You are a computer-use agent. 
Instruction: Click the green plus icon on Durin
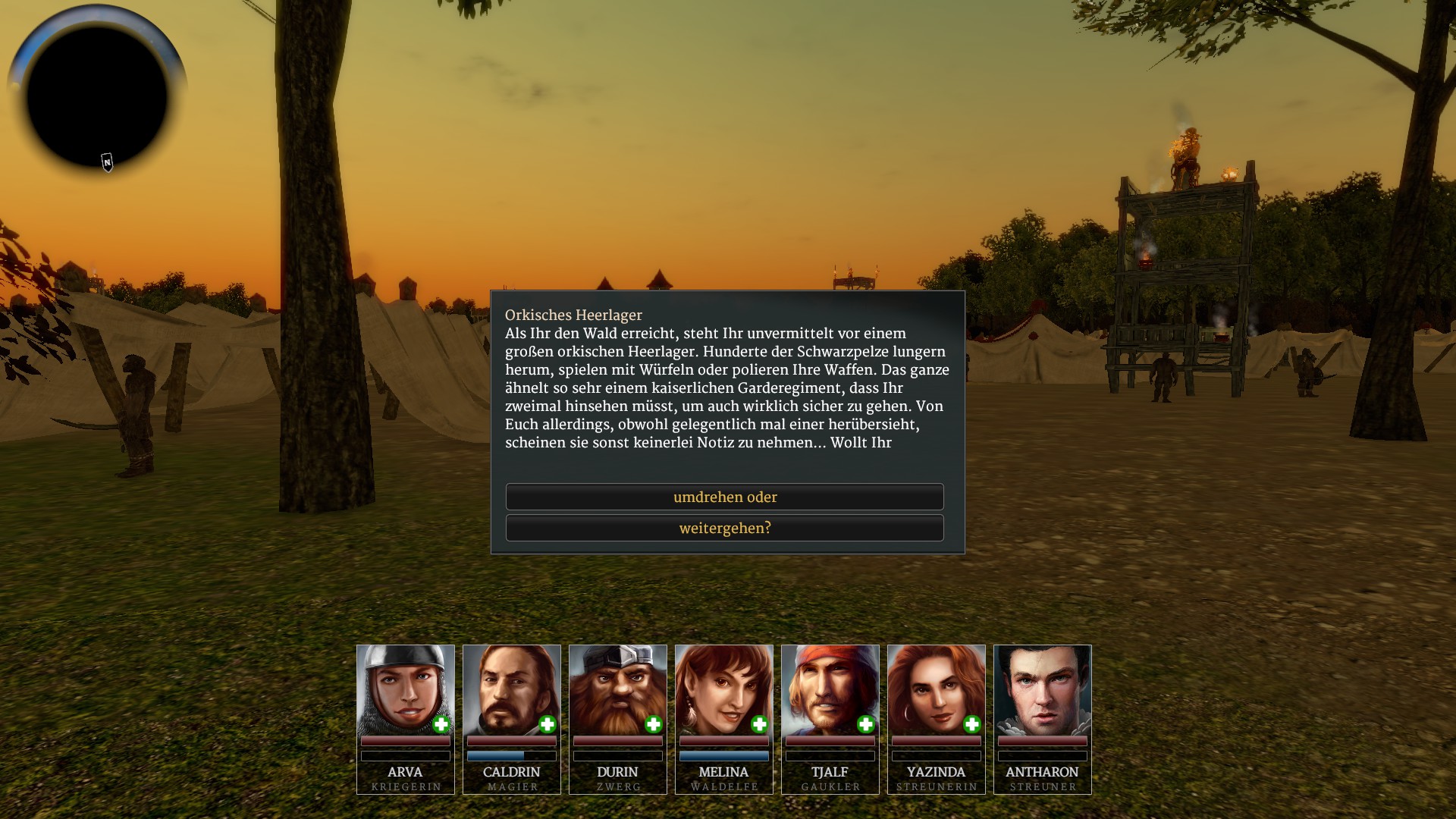coord(654,724)
